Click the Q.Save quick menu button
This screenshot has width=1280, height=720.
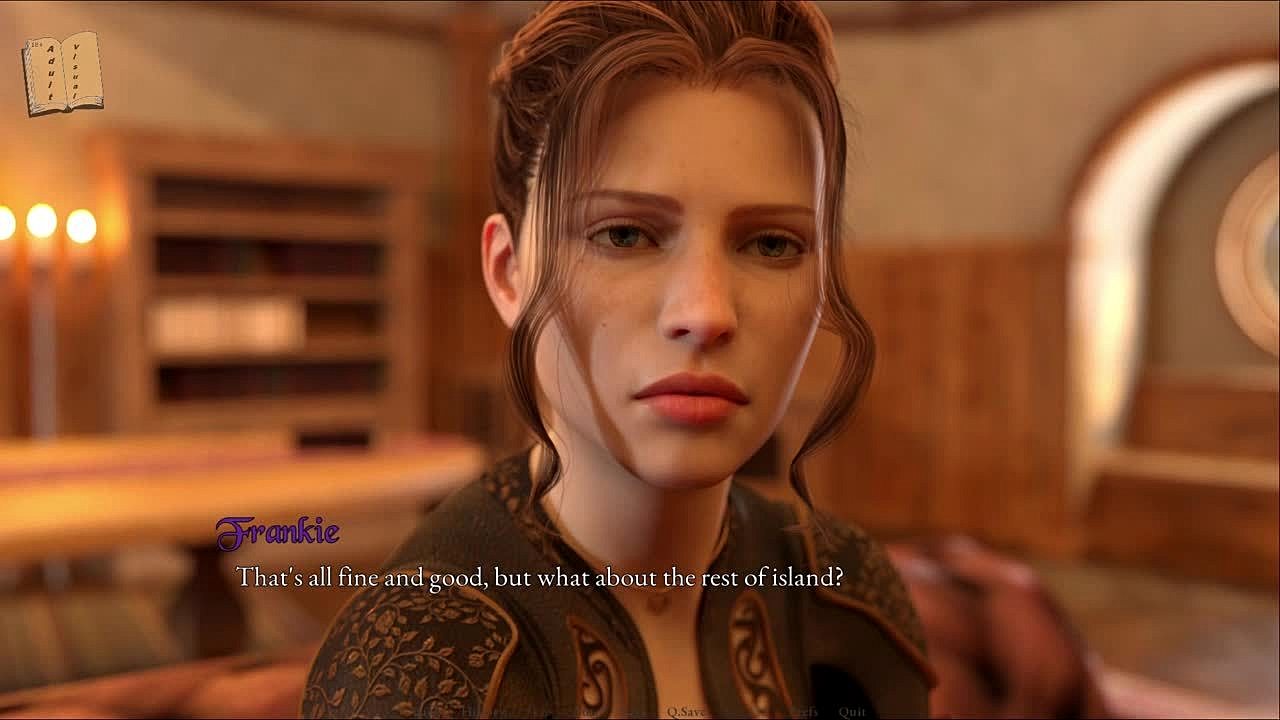689,712
